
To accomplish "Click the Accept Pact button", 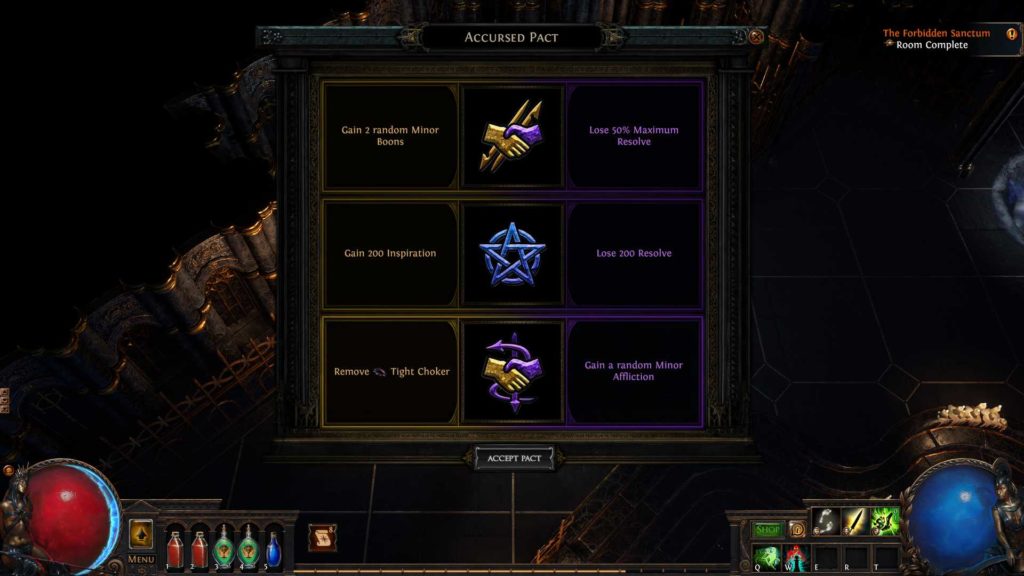I will 513,458.
